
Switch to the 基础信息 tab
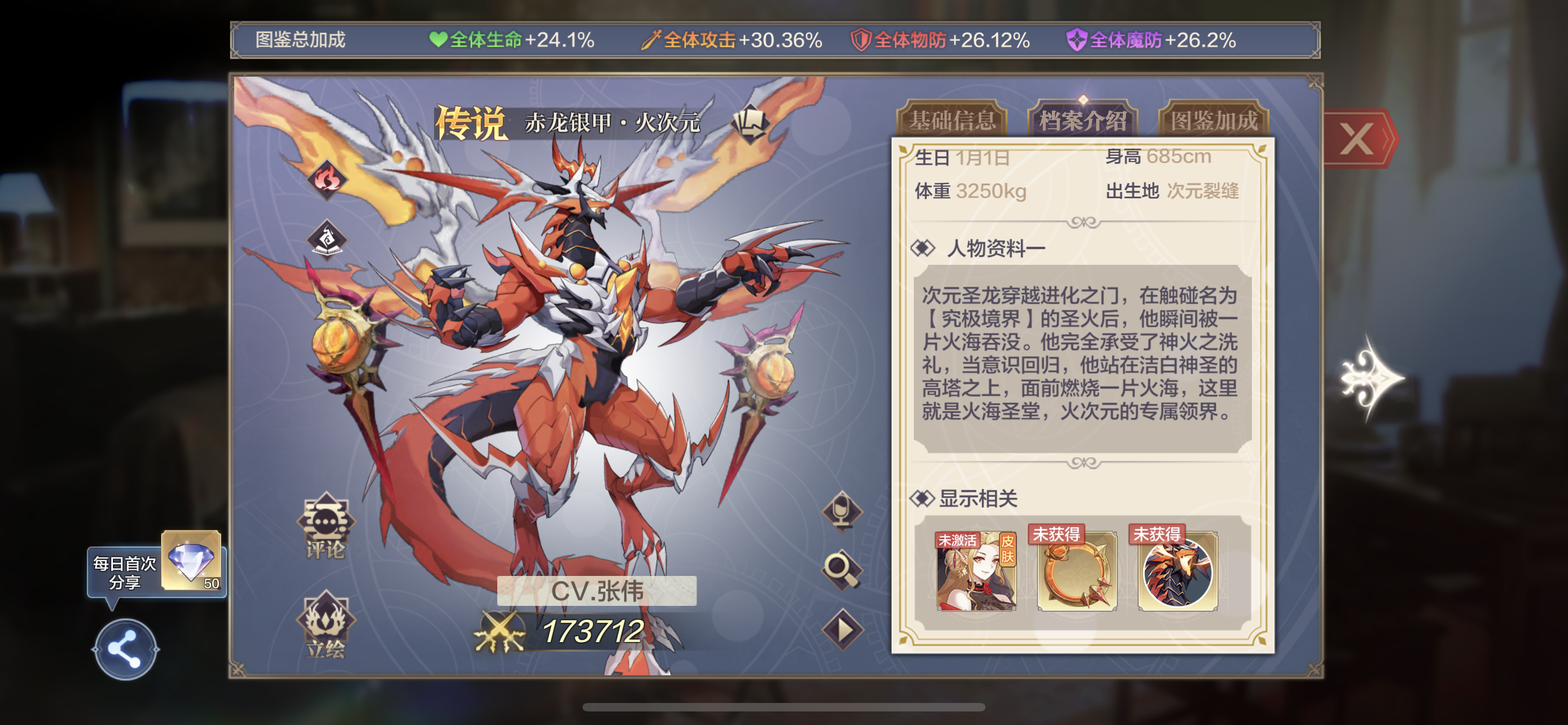click(952, 120)
